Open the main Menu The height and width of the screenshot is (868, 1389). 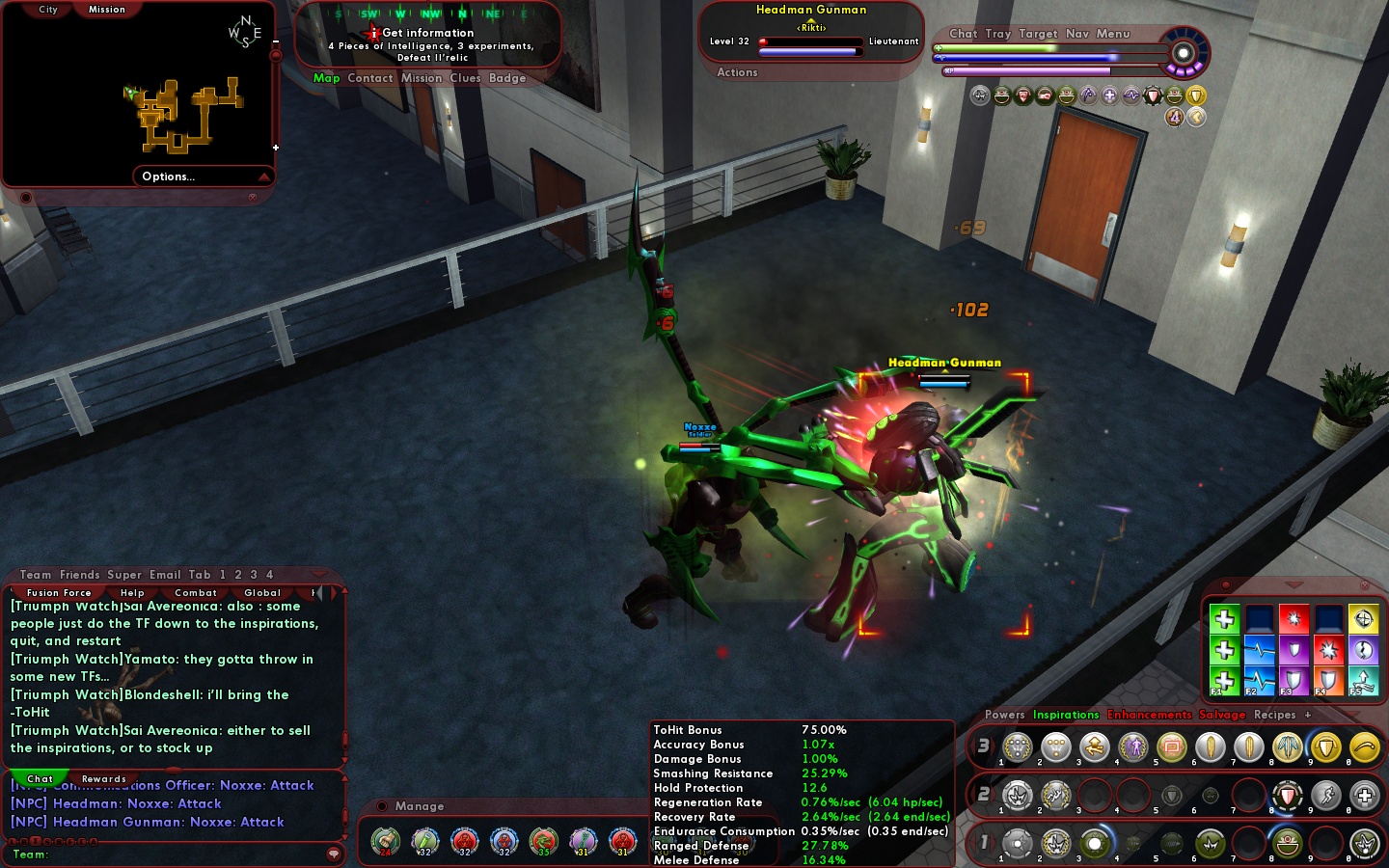click(1113, 34)
